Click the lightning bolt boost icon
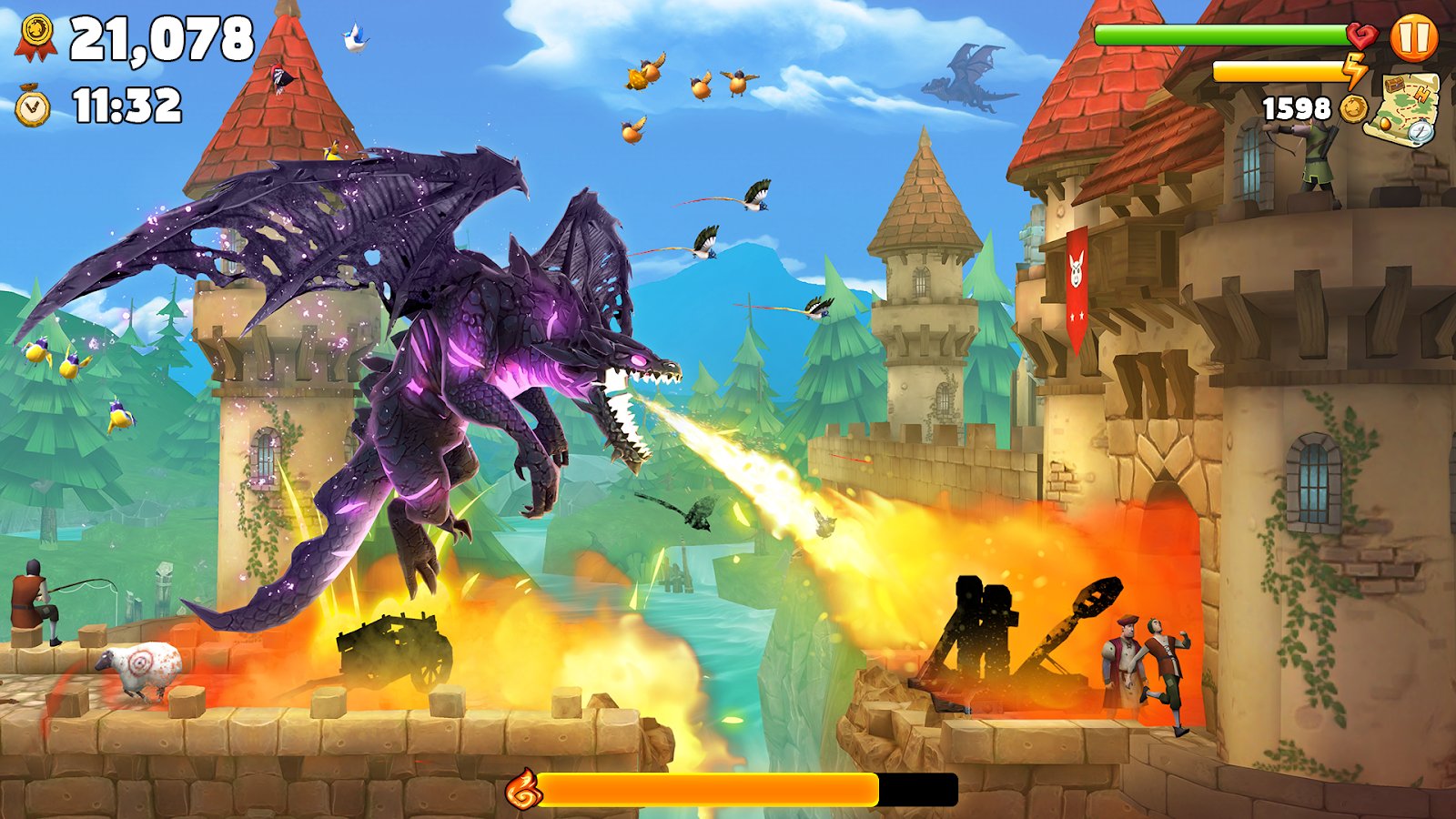This screenshot has width=1456, height=819. click(x=1356, y=71)
